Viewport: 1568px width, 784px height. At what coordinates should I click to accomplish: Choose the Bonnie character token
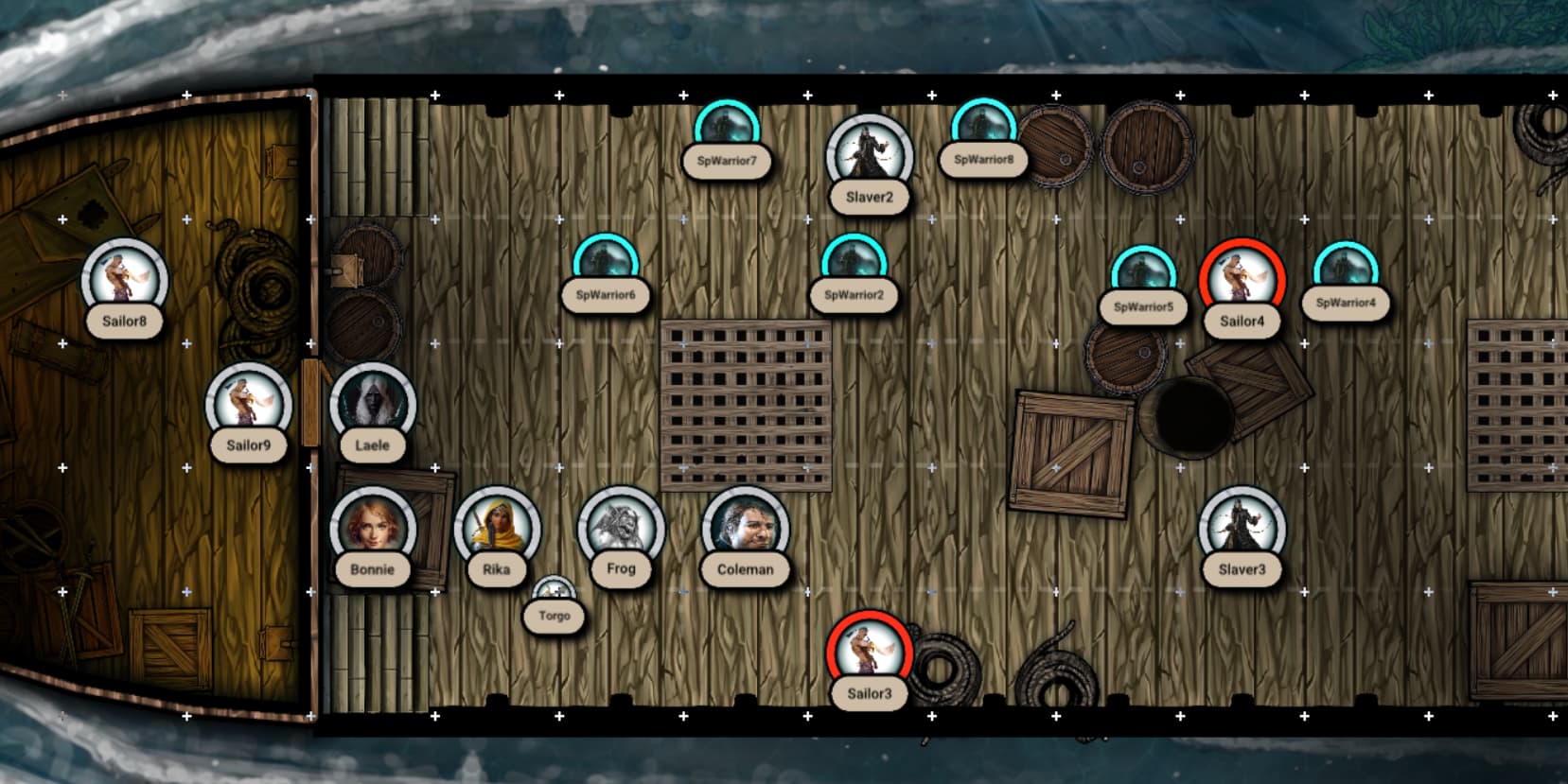coord(372,529)
